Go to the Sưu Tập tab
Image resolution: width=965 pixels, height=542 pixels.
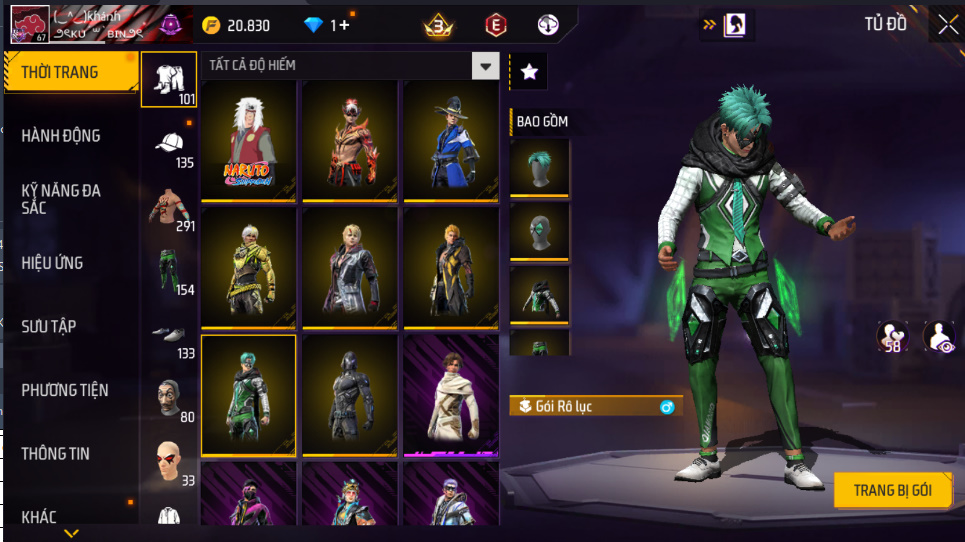[50, 327]
